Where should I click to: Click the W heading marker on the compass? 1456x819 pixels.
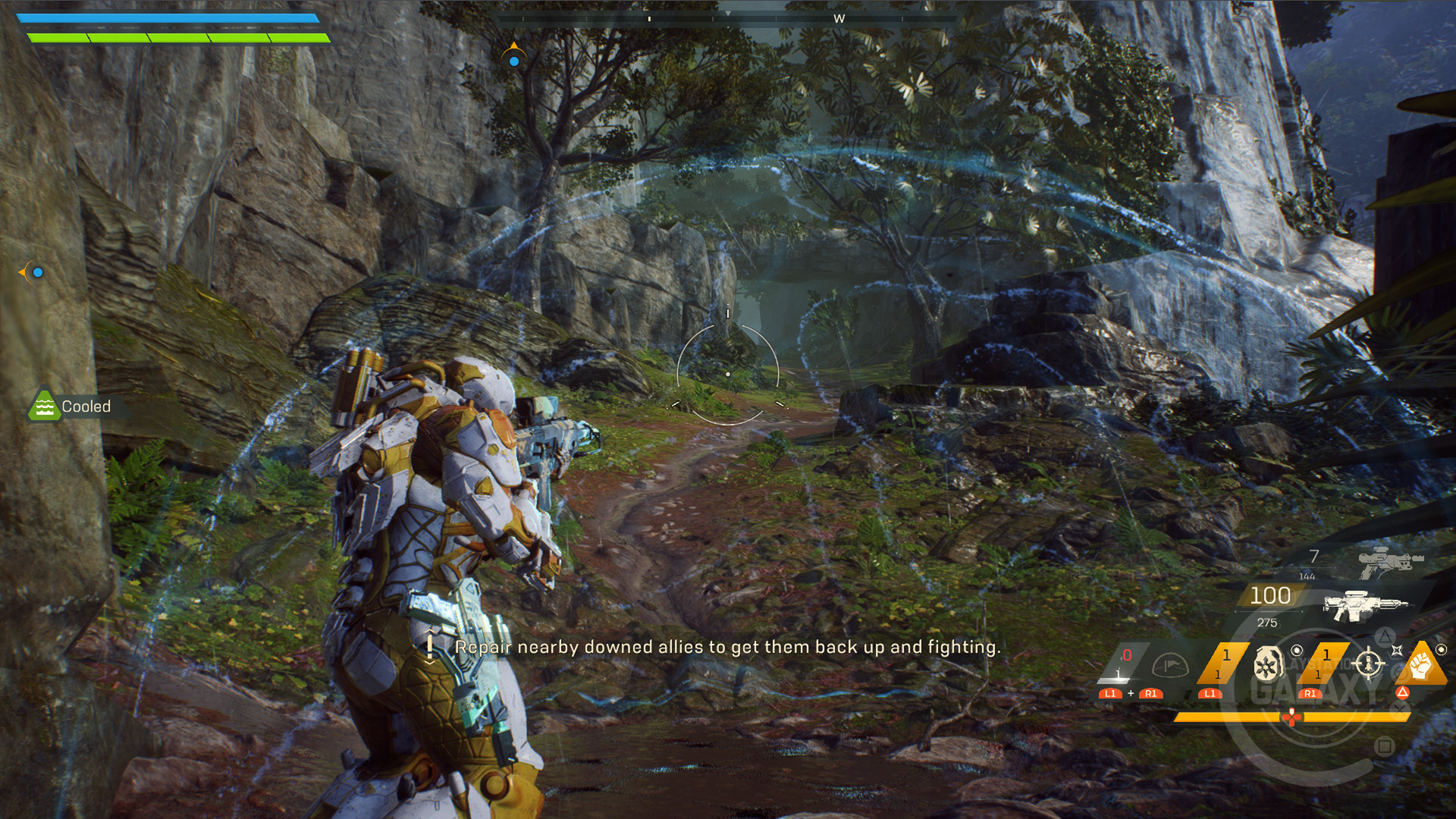839,19
